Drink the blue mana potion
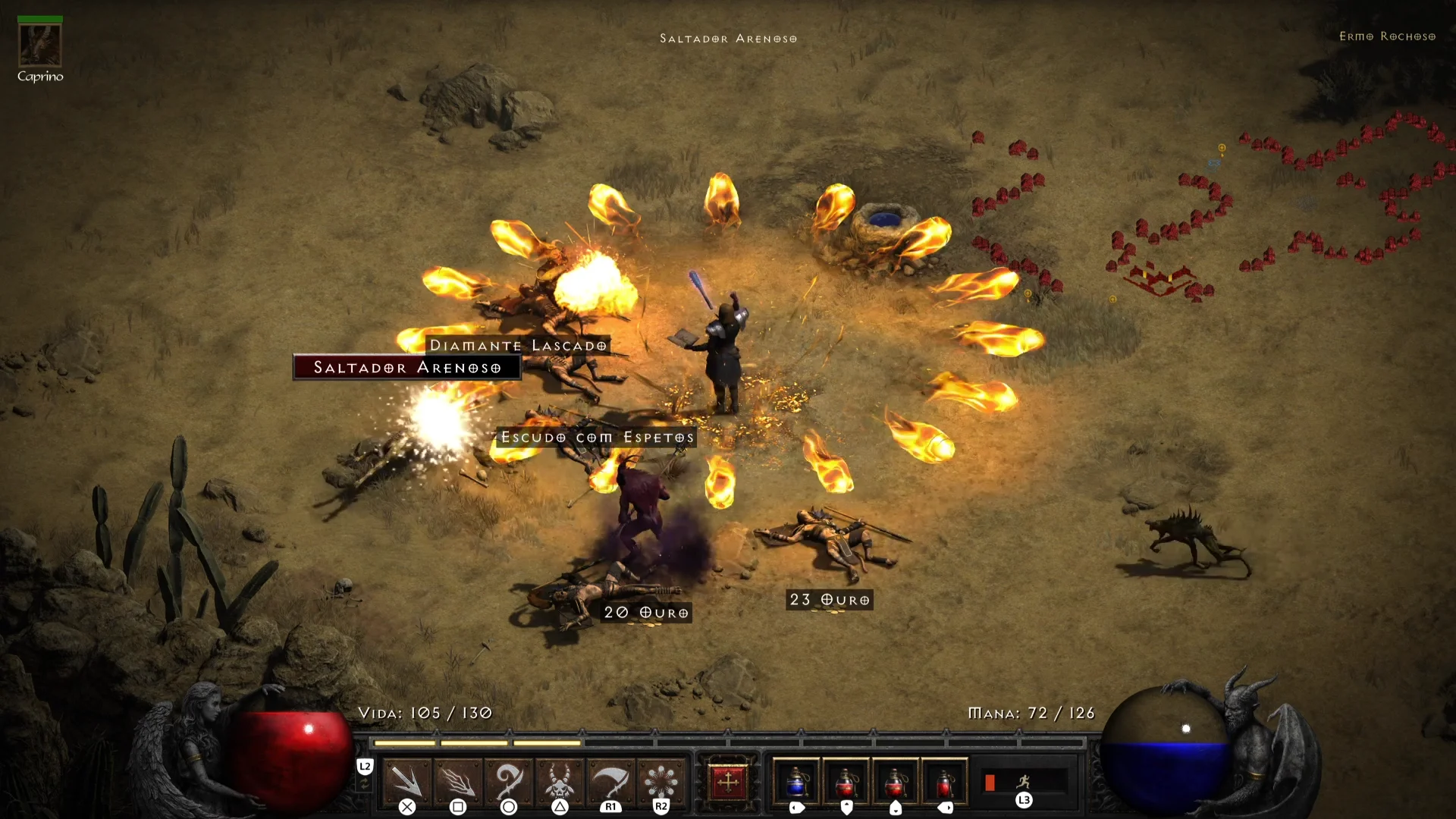Screen dimensions: 1456x819 pos(796,781)
